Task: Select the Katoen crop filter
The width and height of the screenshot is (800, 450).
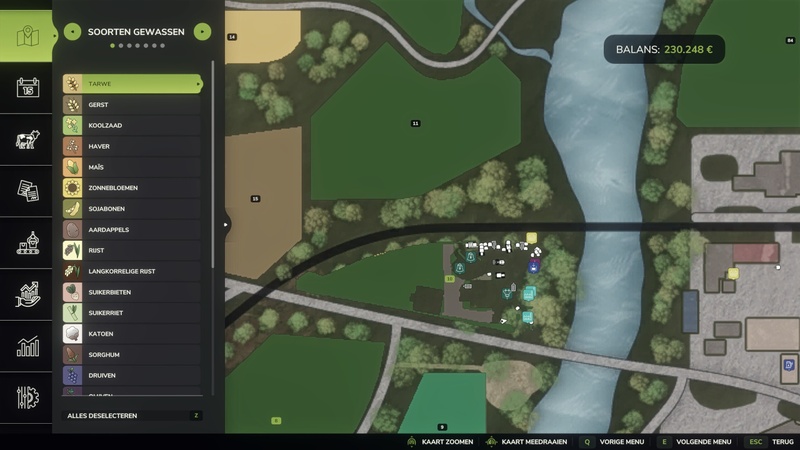Action: point(132,334)
